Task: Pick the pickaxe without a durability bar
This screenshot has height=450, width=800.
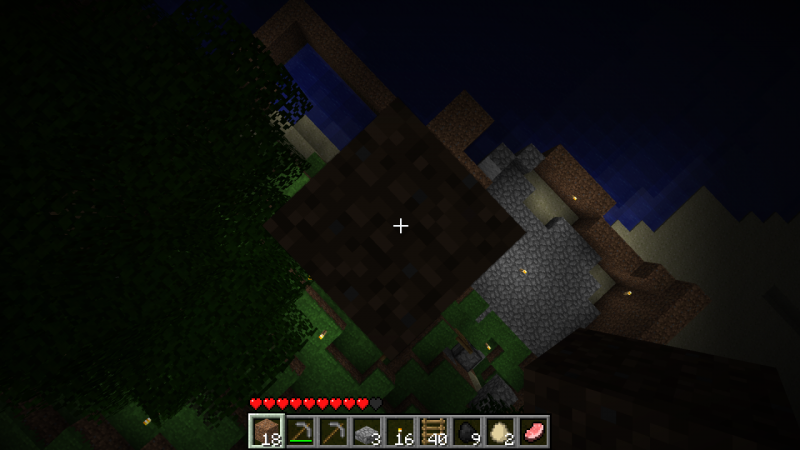Action: click(x=333, y=431)
